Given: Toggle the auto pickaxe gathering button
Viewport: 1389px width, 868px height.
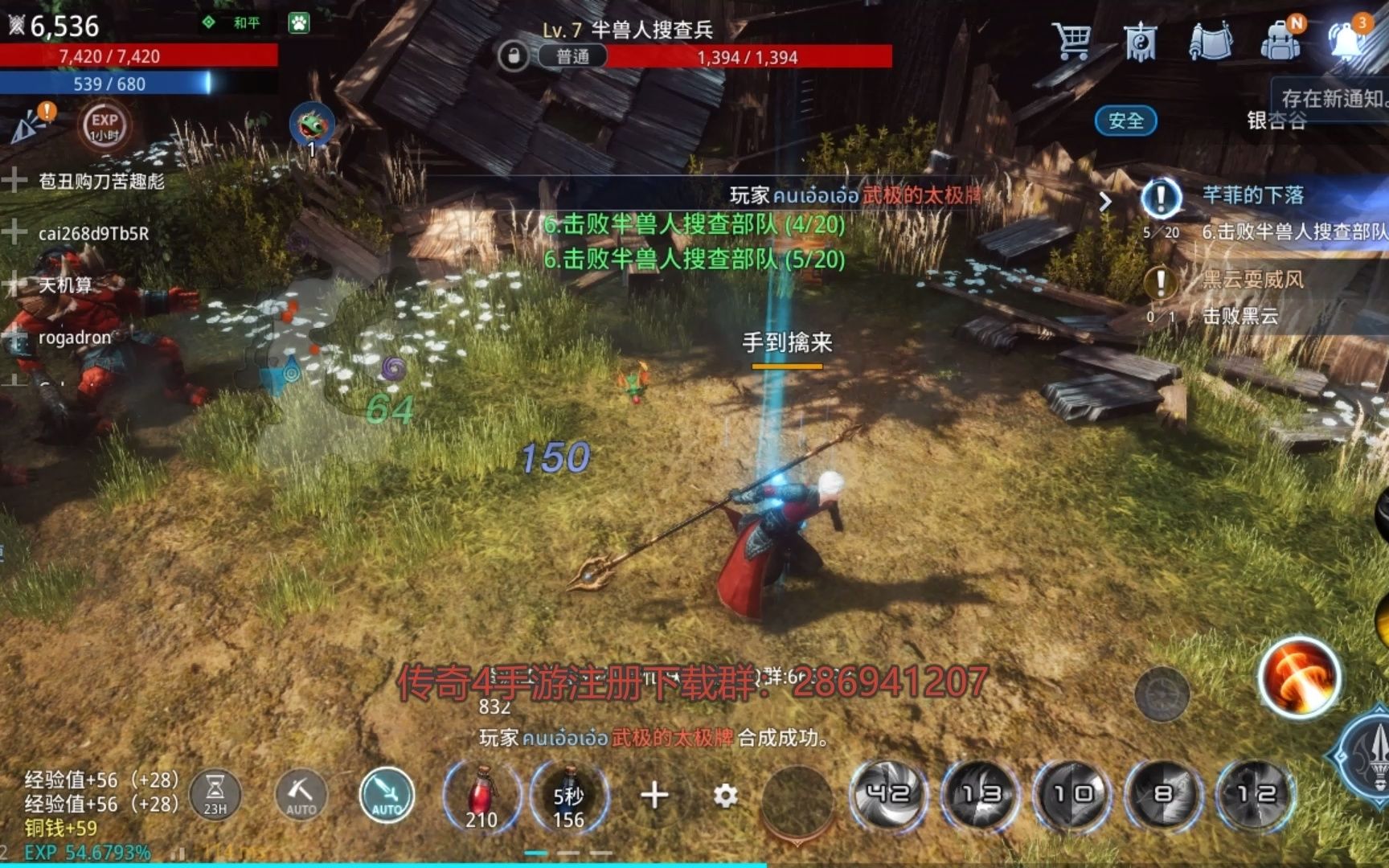Looking at the screenshot, I should [301, 796].
